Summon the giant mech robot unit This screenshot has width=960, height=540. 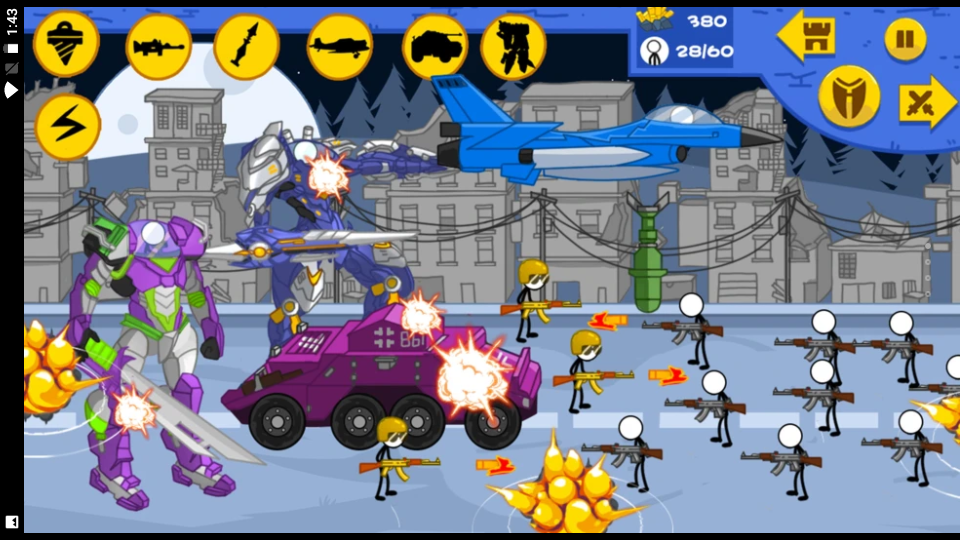click(x=513, y=46)
